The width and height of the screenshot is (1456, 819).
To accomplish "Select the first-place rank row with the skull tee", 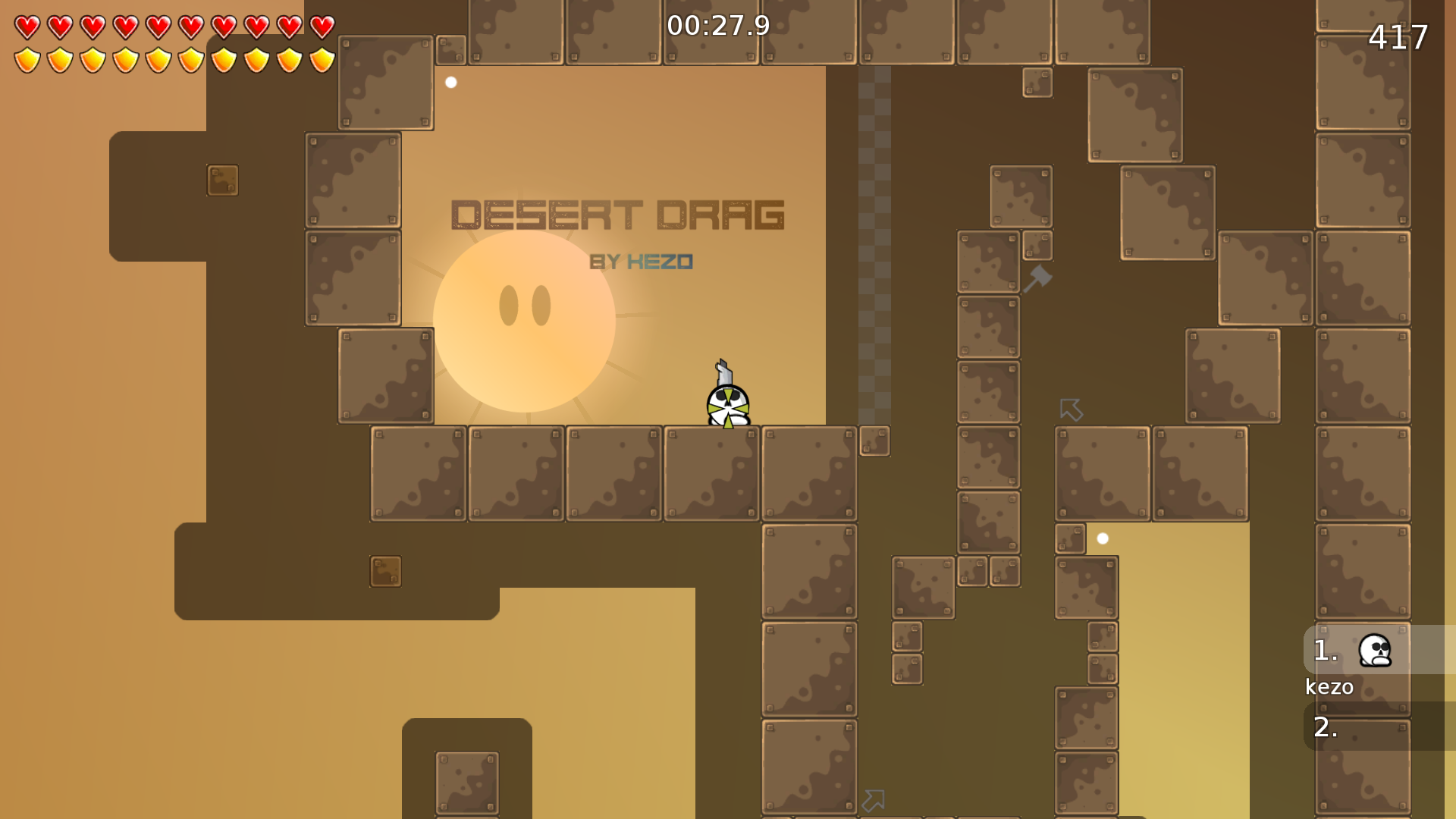I will [x=1379, y=651].
